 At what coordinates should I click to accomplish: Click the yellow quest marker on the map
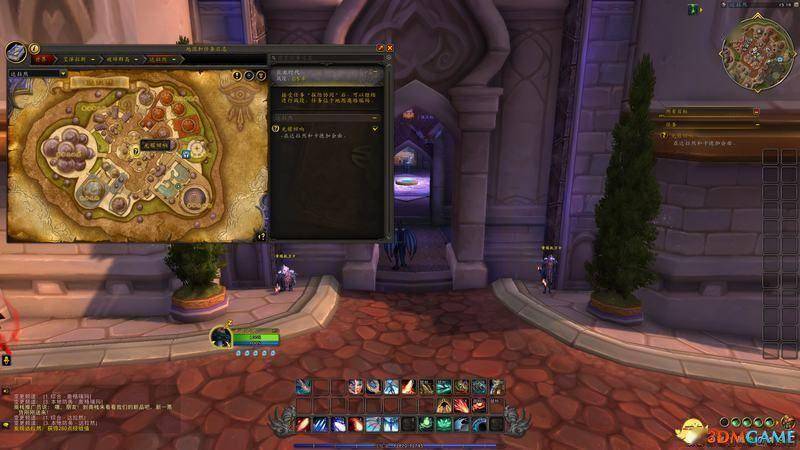135,151
